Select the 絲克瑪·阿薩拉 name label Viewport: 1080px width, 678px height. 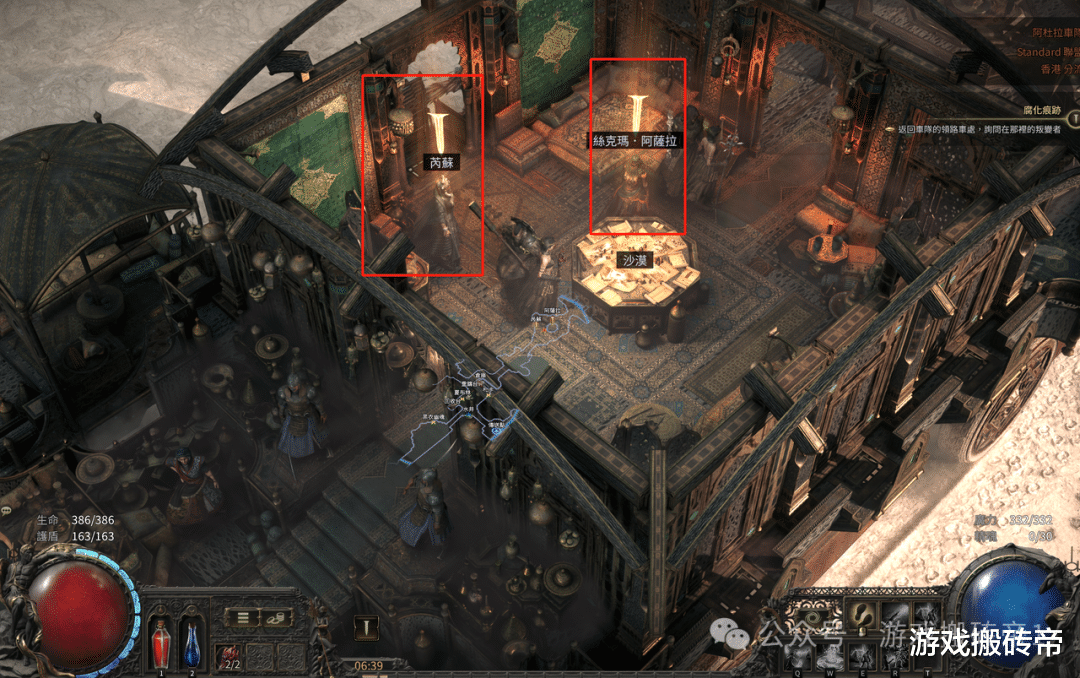coord(635,142)
